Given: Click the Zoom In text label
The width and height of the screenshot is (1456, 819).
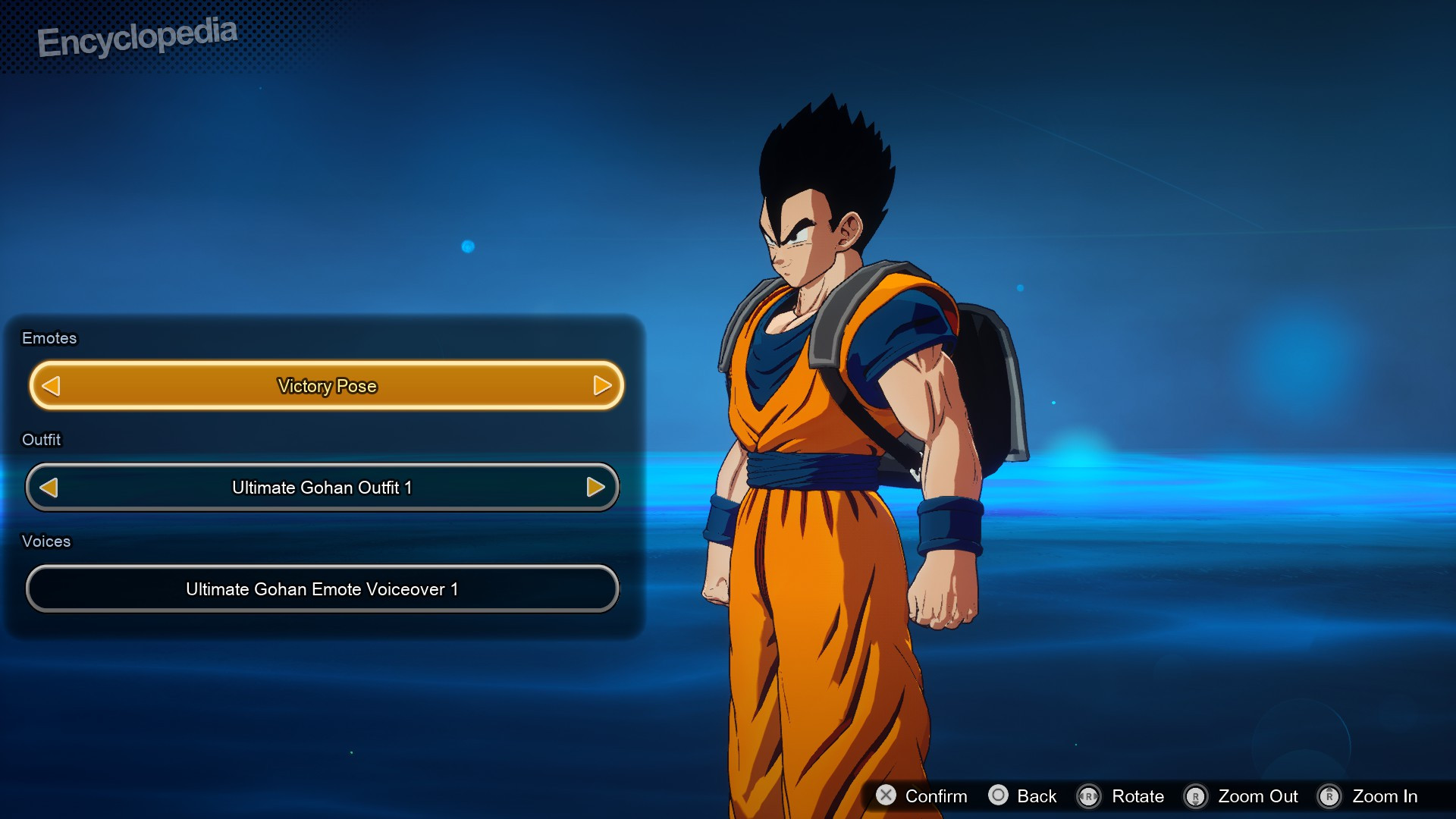Looking at the screenshot, I should coord(1386,796).
